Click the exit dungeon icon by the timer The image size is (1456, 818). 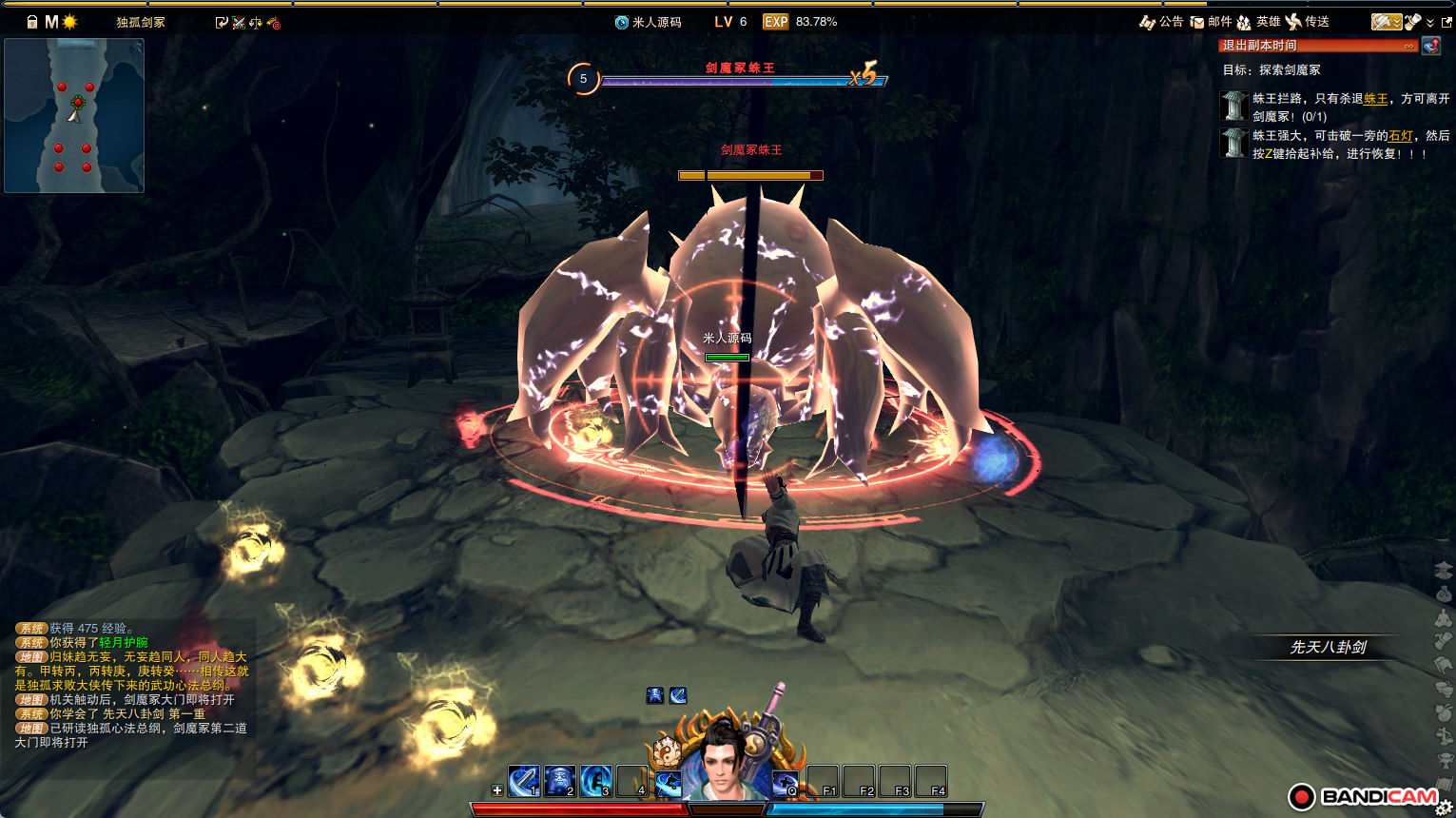tap(1430, 46)
